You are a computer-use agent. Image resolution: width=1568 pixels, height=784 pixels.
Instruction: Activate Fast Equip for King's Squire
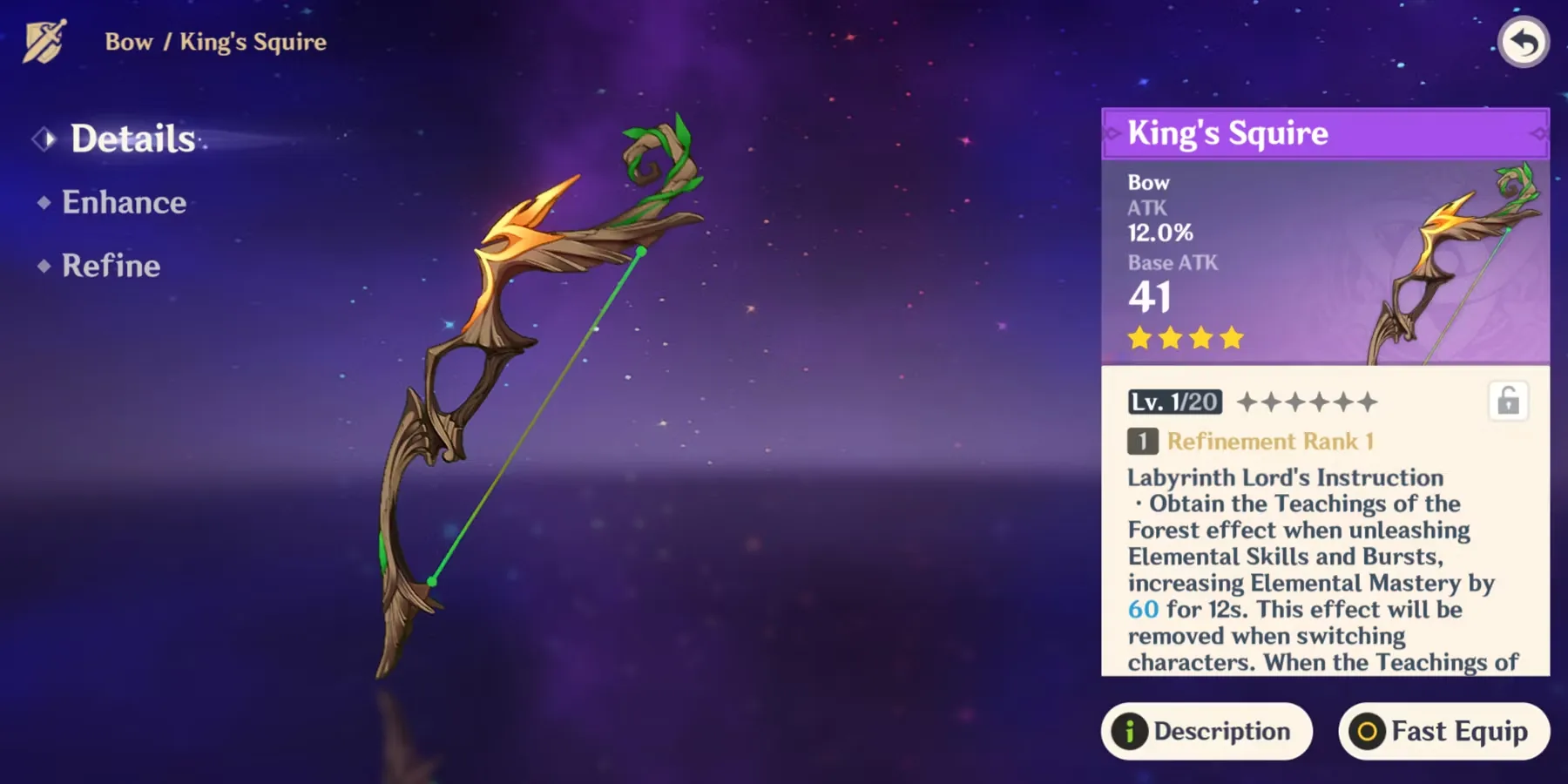[x=1443, y=731]
